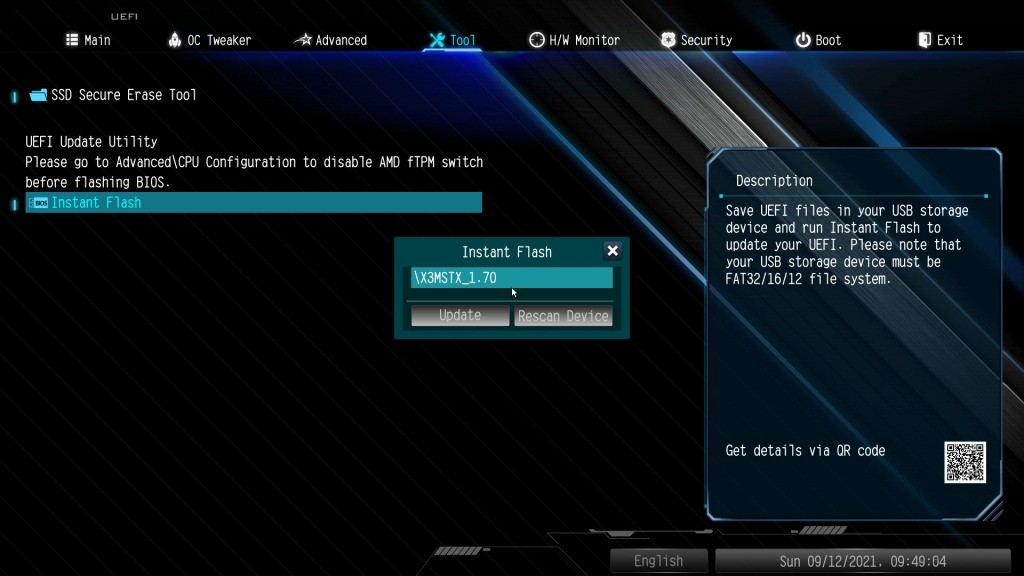This screenshot has width=1024, height=576.
Task: Select the Tool tab
Action: (452, 40)
